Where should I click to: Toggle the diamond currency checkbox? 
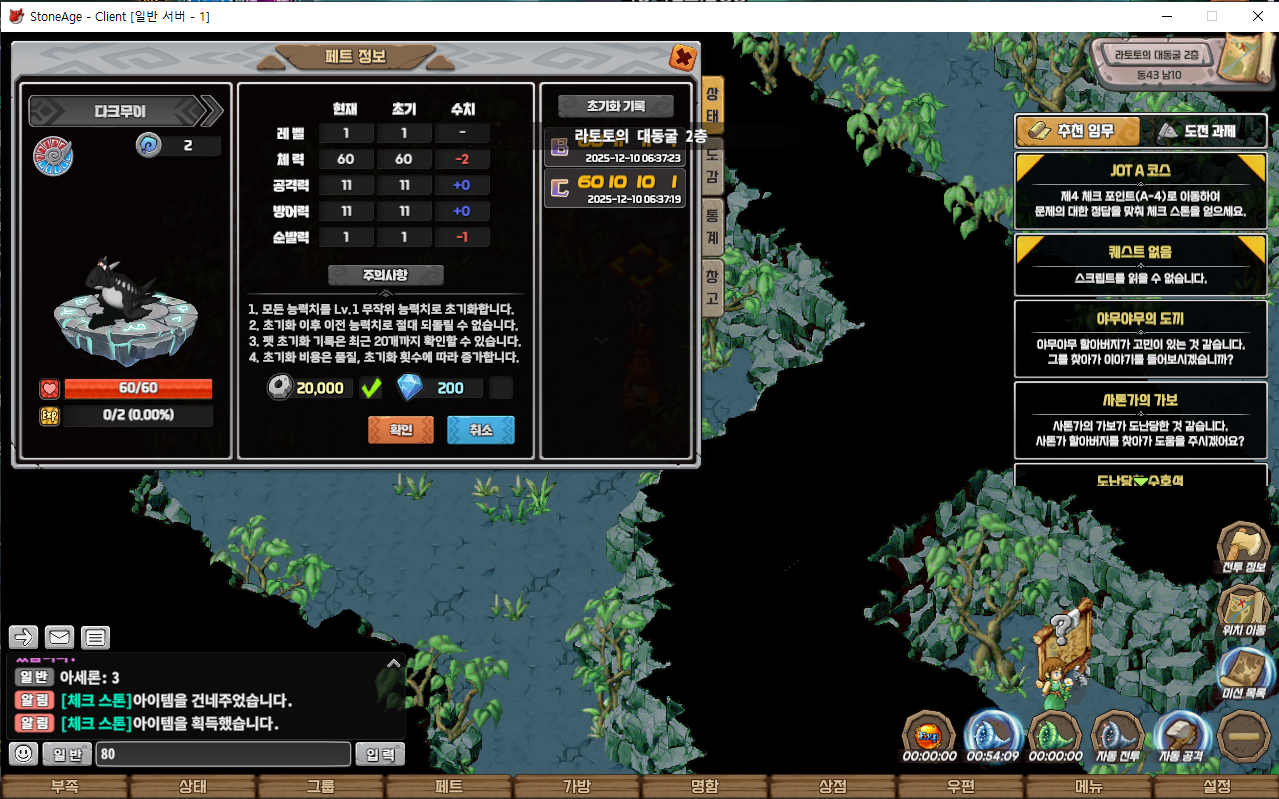tap(502, 388)
